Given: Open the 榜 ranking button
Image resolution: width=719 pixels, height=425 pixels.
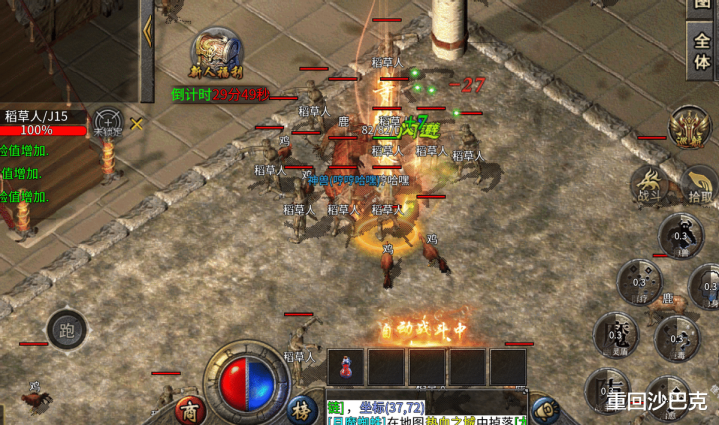Looking at the screenshot, I should 300,409.
